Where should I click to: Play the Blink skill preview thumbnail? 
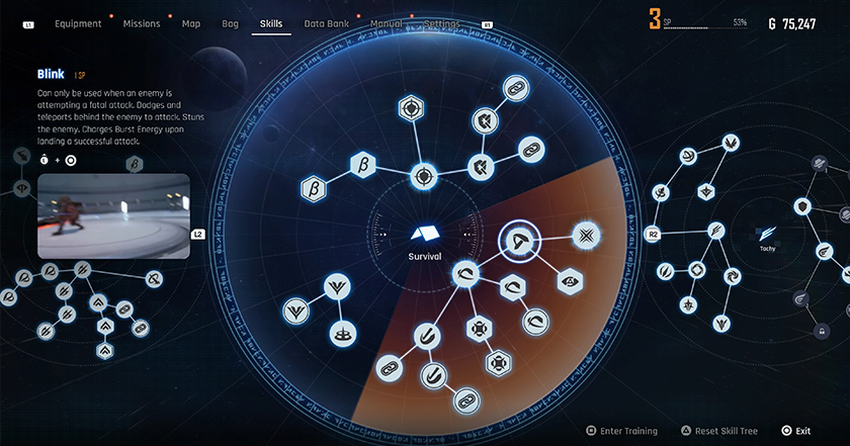[113, 216]
